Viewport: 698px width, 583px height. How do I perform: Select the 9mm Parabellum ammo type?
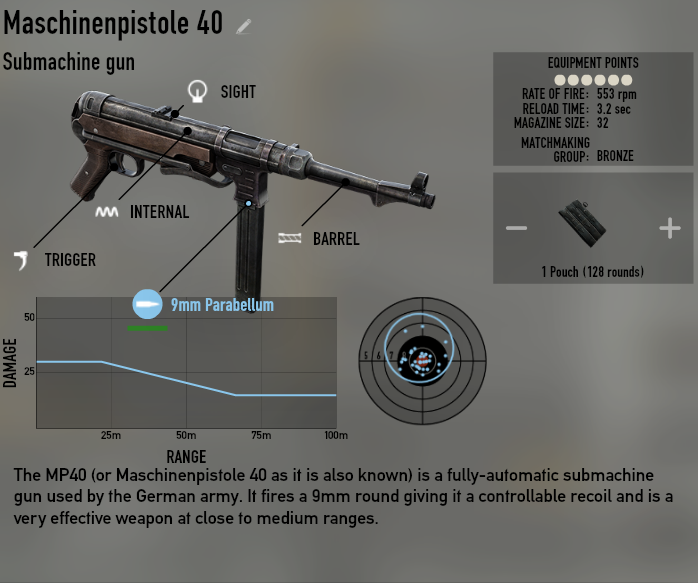(x=147, y=304)
